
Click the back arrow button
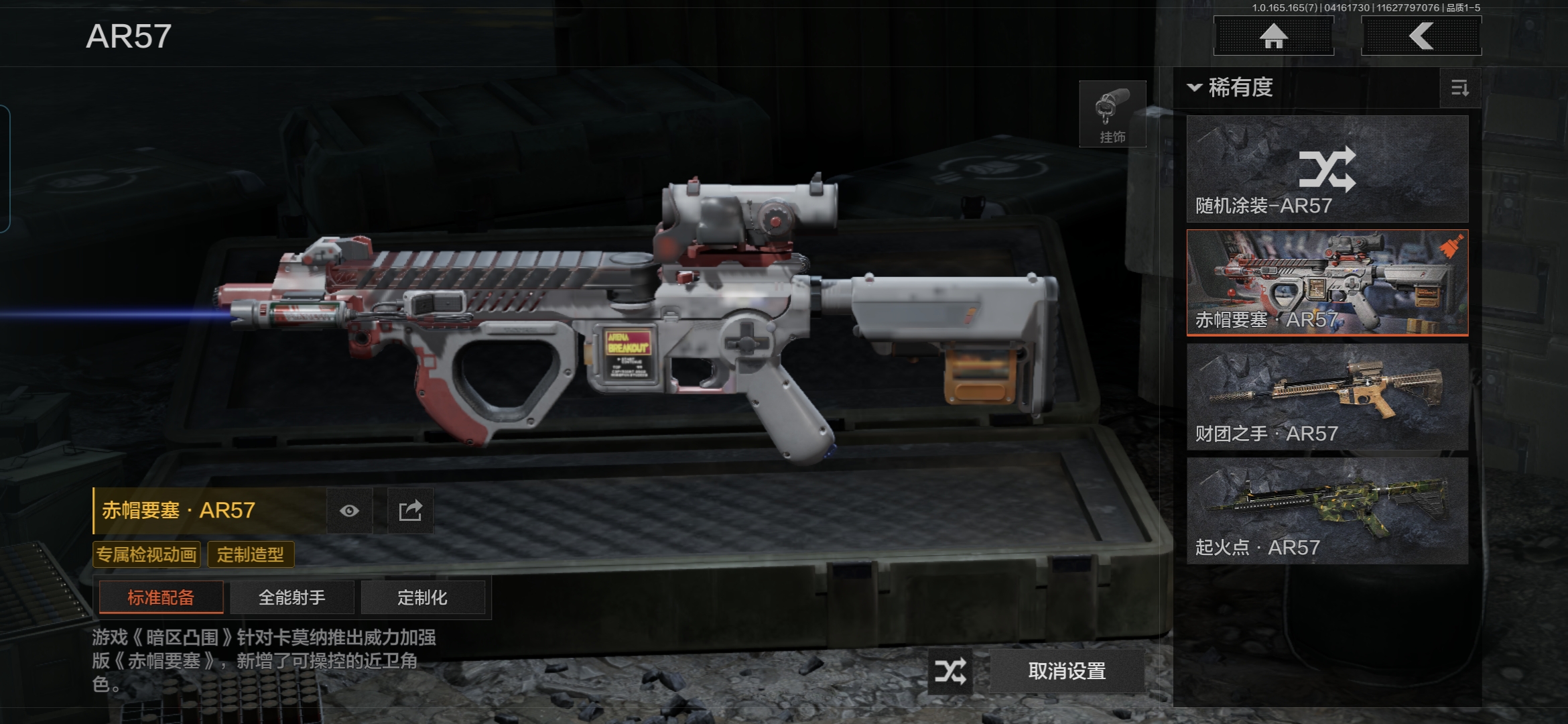1421,36
